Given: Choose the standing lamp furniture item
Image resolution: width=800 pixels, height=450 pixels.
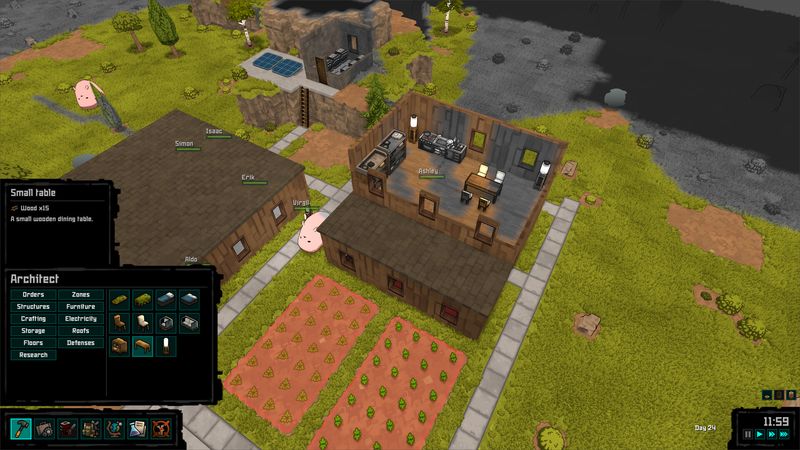Looking at the screenshot, I should pyautogui.click(x=166, y=345).
